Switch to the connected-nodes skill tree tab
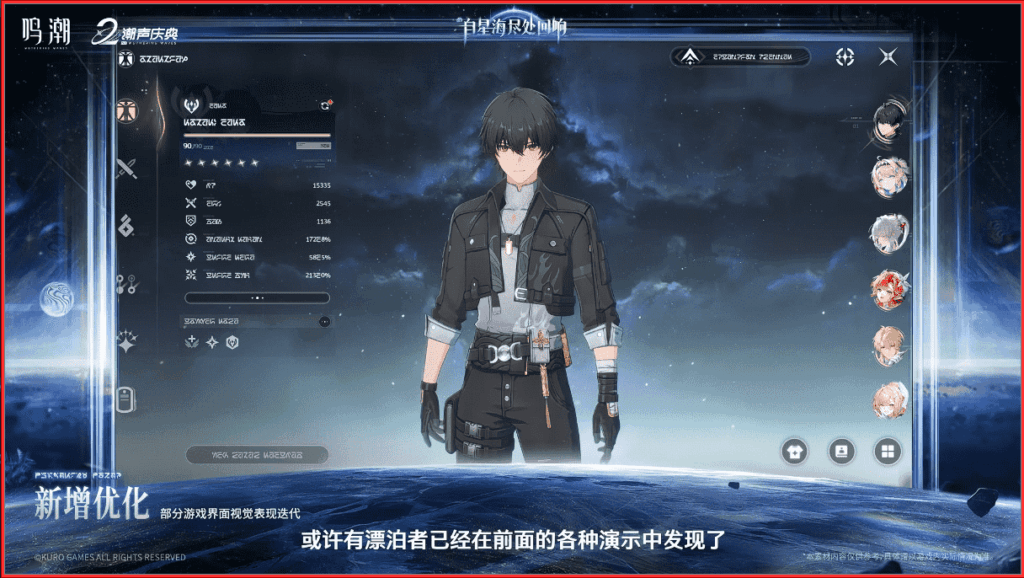This screenshot has width=1024, height=578. click(126, 283)
